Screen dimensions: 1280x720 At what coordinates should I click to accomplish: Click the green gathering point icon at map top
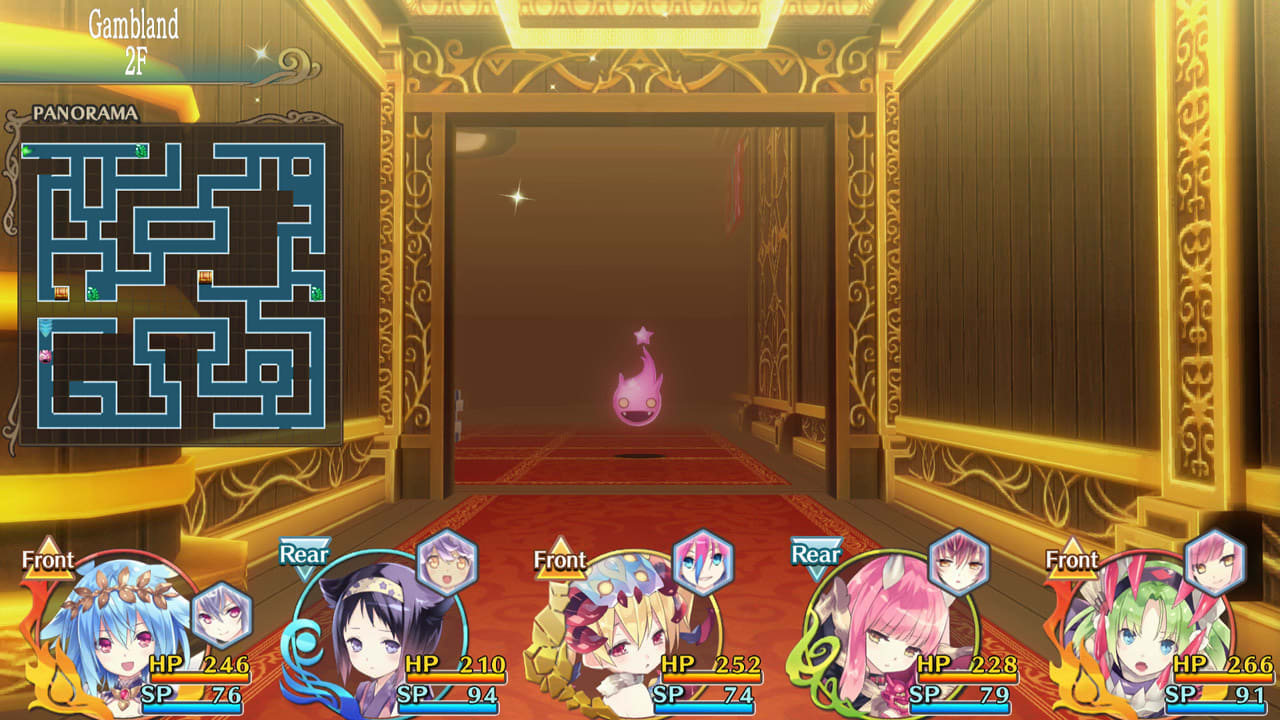139,151
